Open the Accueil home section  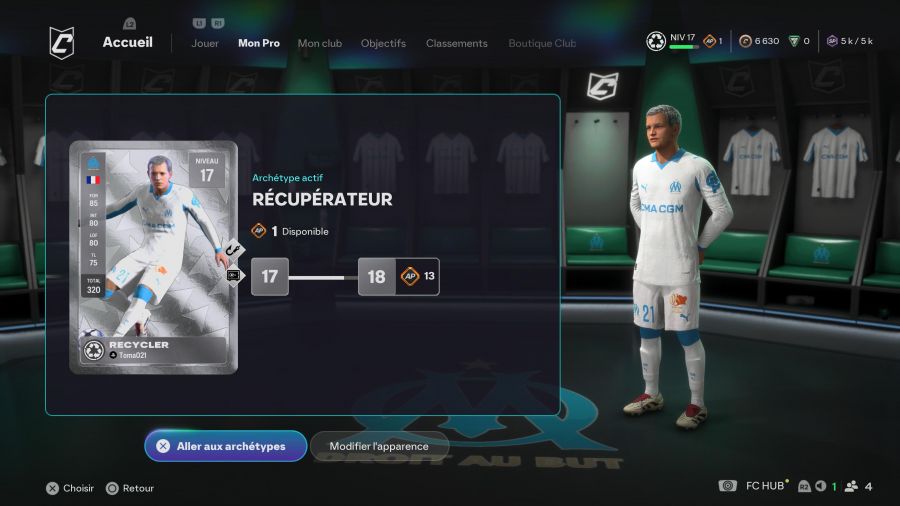point(127,42)
